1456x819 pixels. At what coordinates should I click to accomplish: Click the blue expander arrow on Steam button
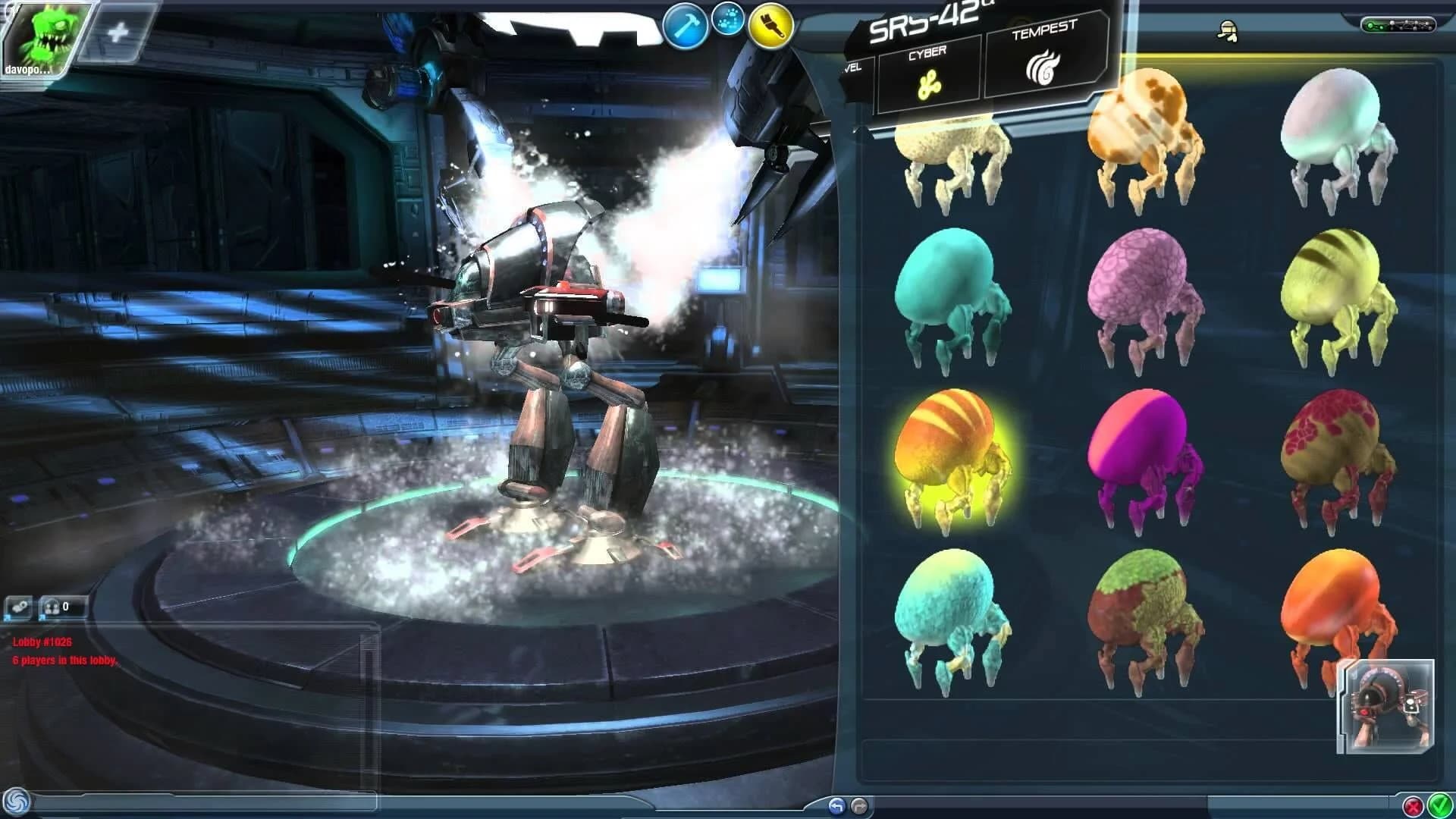click(x=8, y=618)
